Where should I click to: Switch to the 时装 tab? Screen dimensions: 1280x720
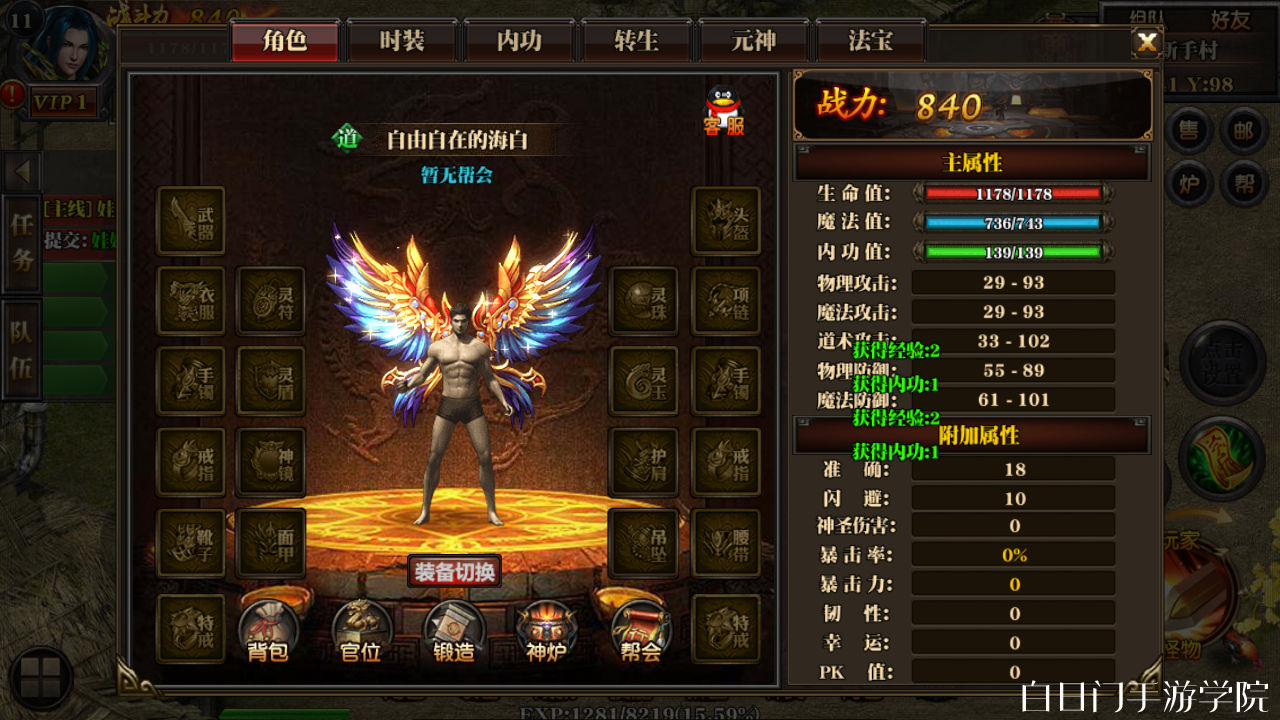point(402,41)
